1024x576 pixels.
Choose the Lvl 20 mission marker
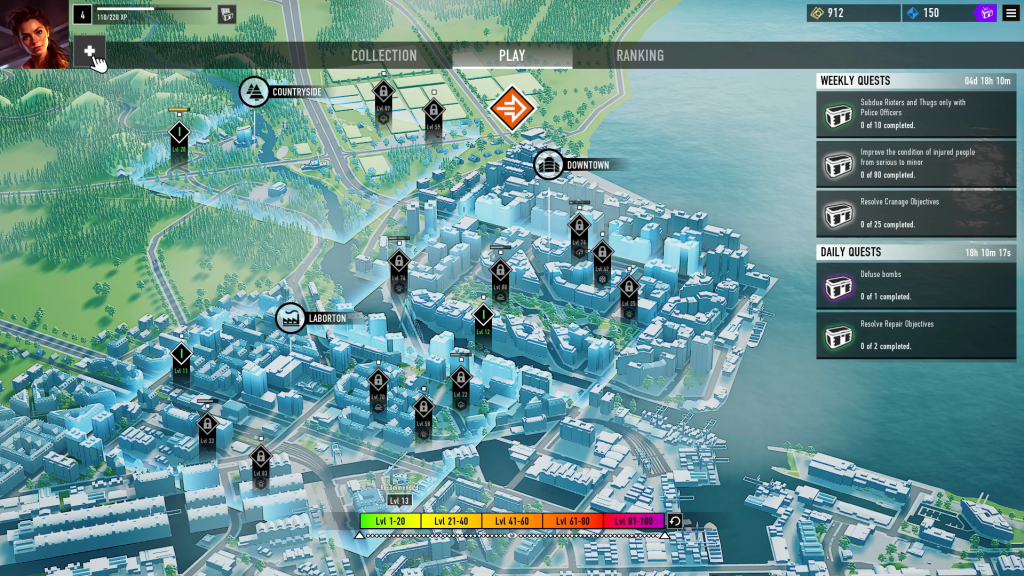click(x=179, y=135)
